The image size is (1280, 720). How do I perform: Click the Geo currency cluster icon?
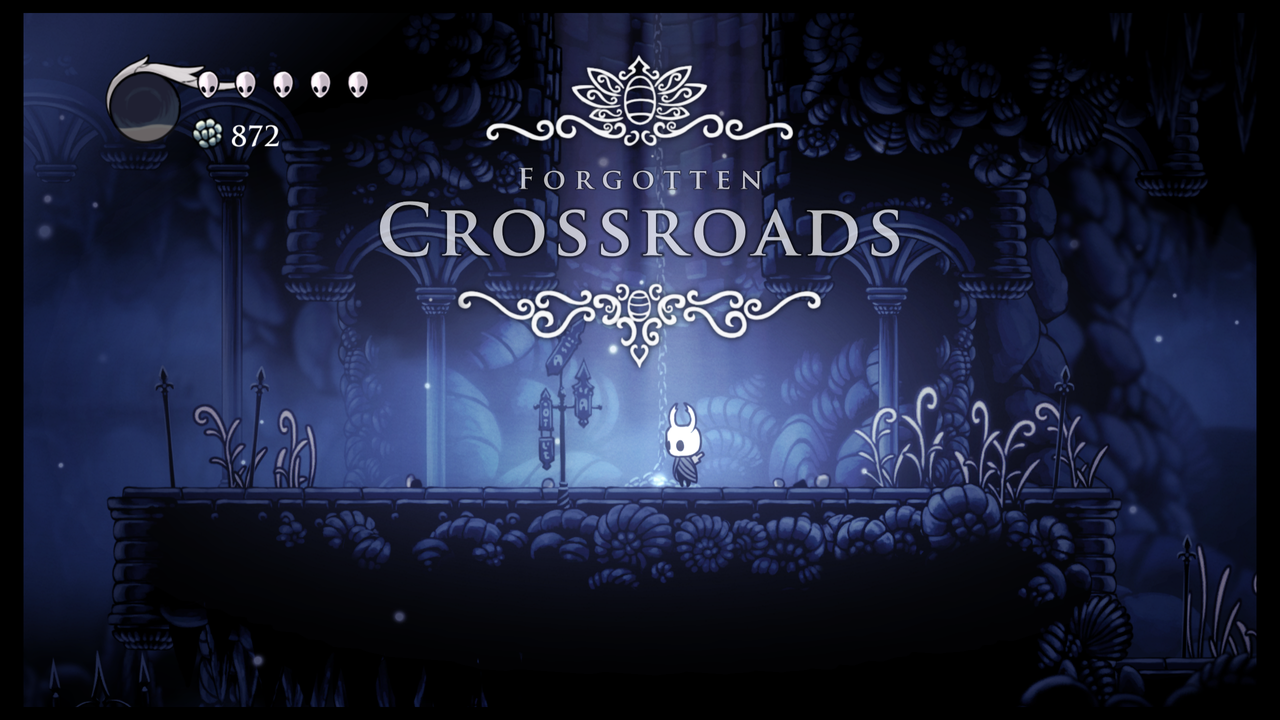[x=206, y=133]
